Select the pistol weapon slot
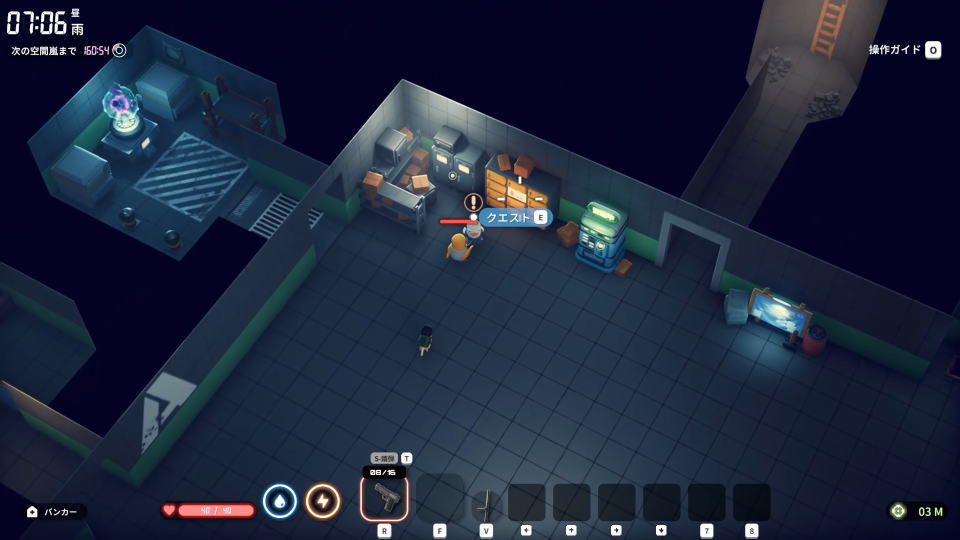960x540 pixels. pos(384,498)
